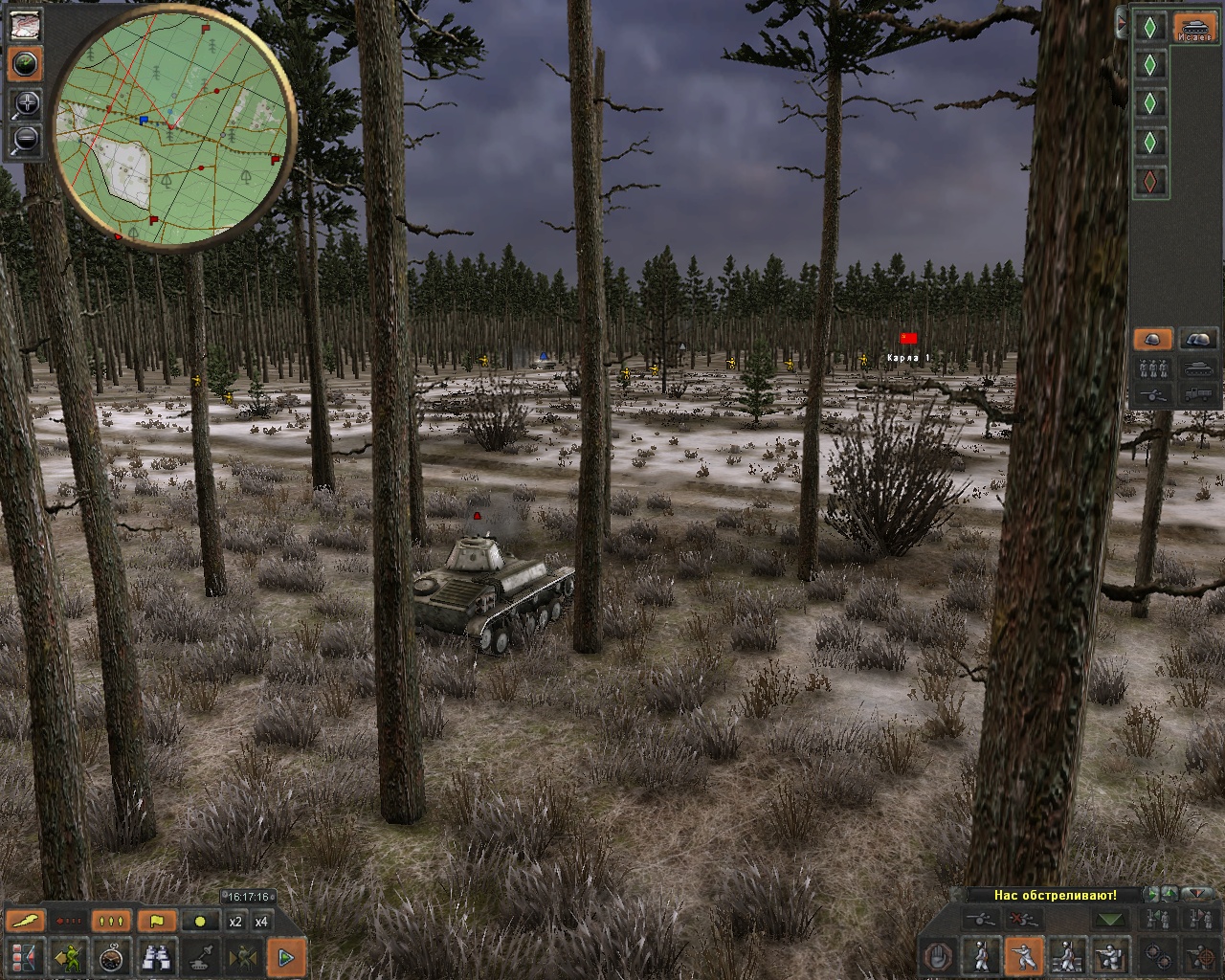Zoom out the minimap with the magnifier minus
1225x980 pixels.
click(x=25, y=140)
